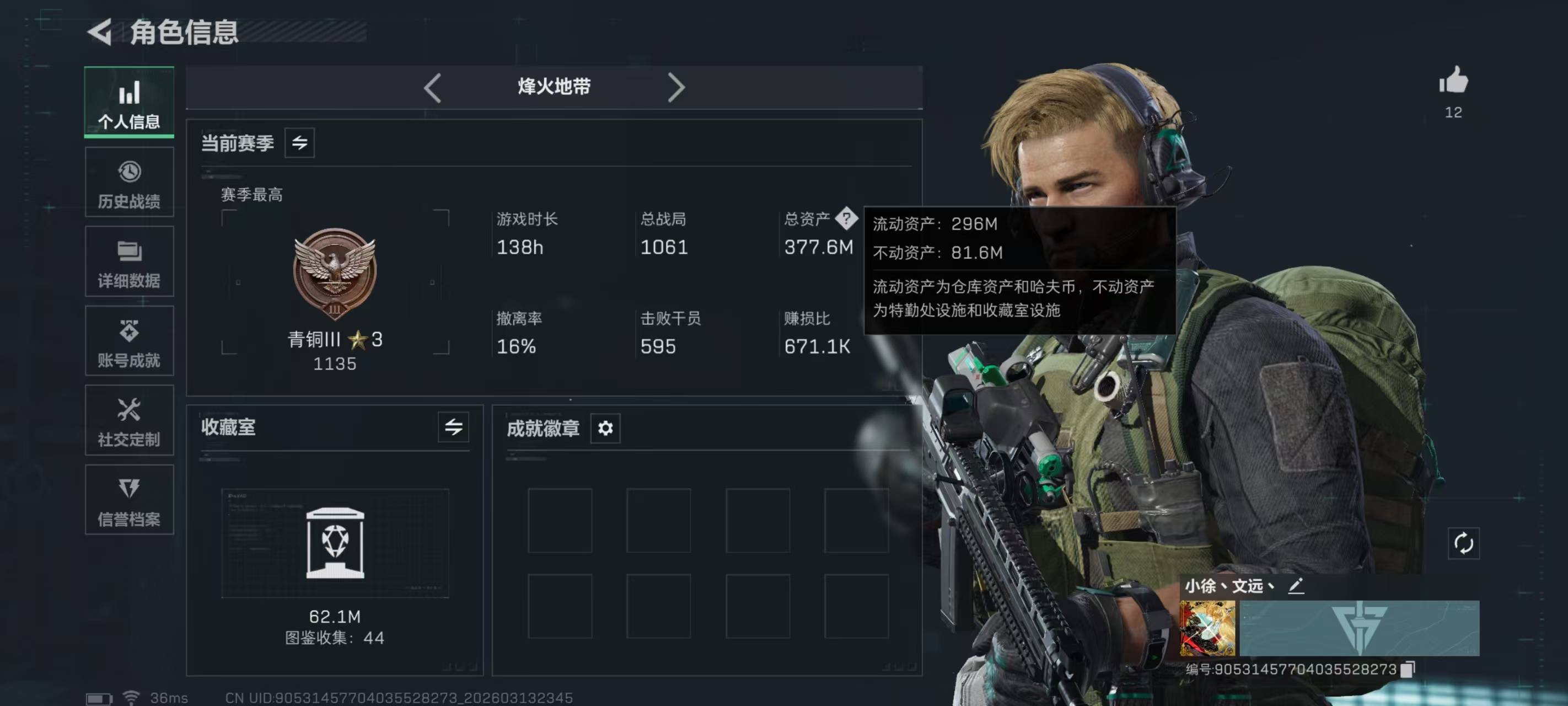
Task: Open the 青铜III rank badge
Action: pyautogui.click(x=335, y=274)
